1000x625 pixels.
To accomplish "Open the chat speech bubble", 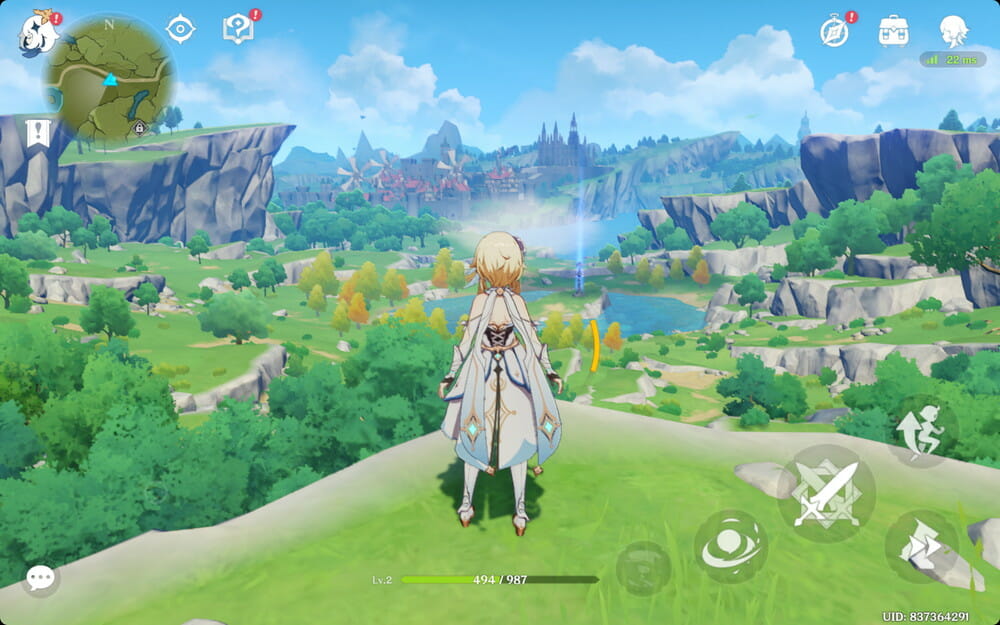I will [x=41, y=577].
